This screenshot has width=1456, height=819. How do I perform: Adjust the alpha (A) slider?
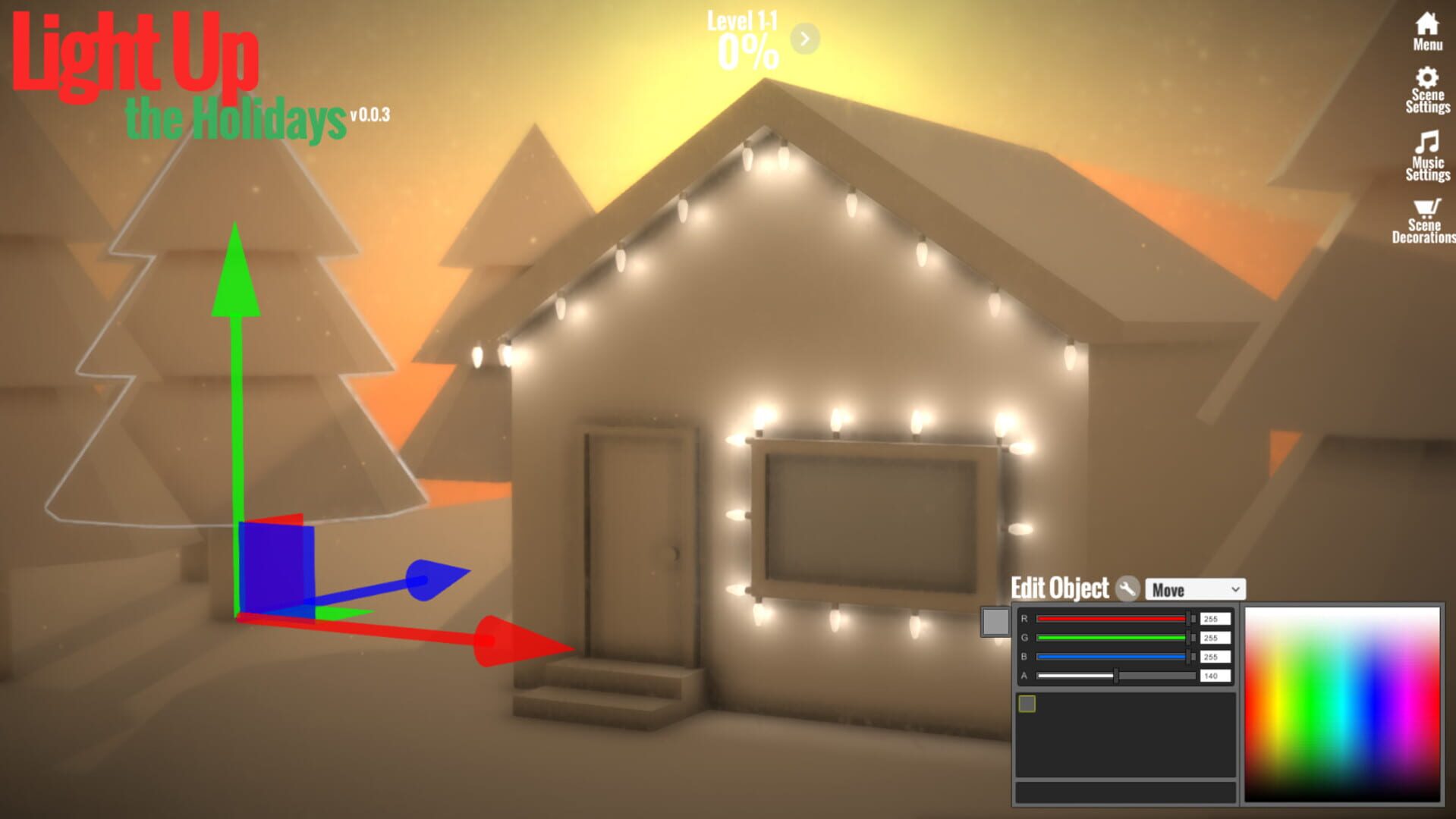tap(1115, 676)
